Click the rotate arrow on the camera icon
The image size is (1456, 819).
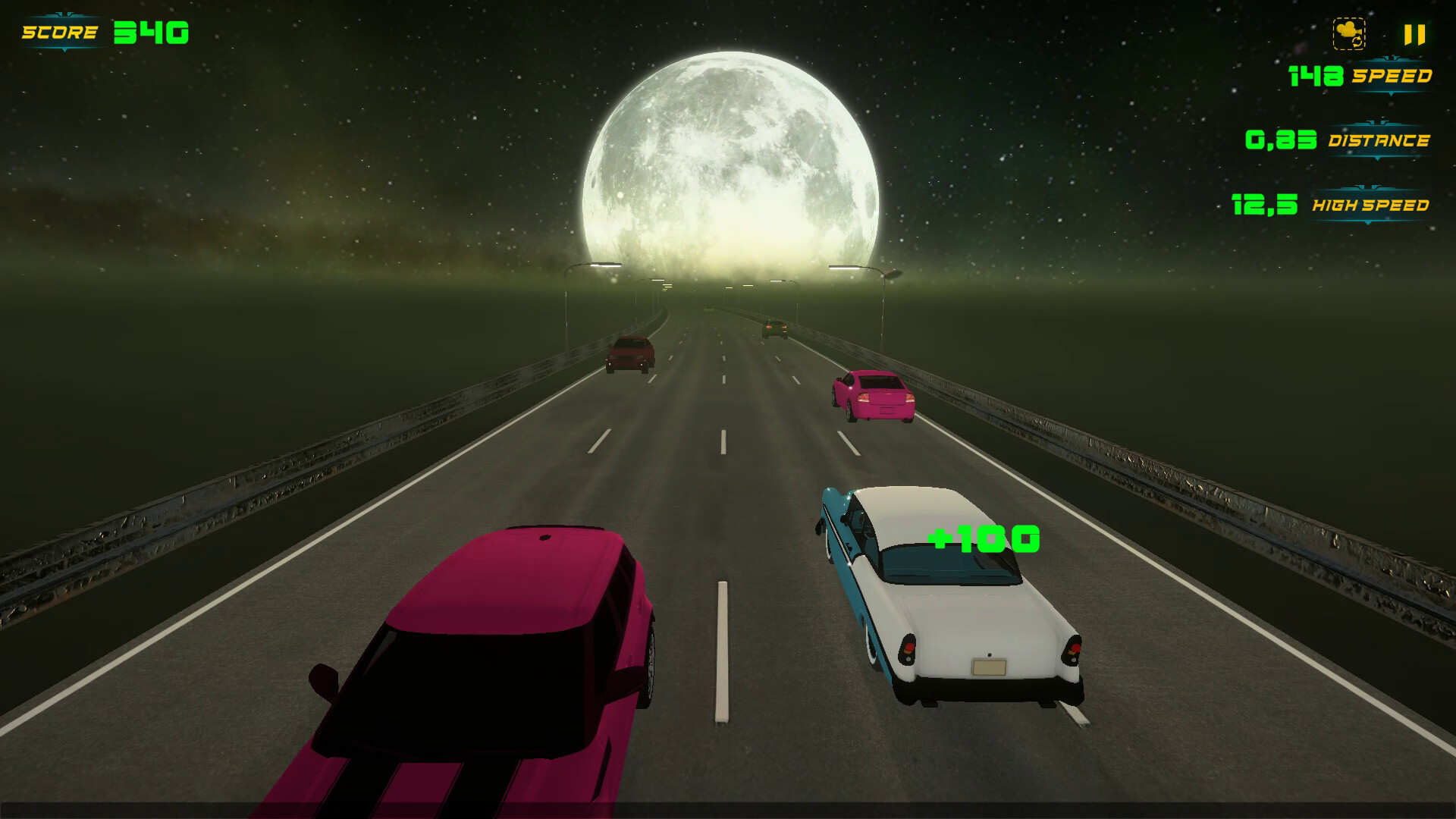point(1357,42)
